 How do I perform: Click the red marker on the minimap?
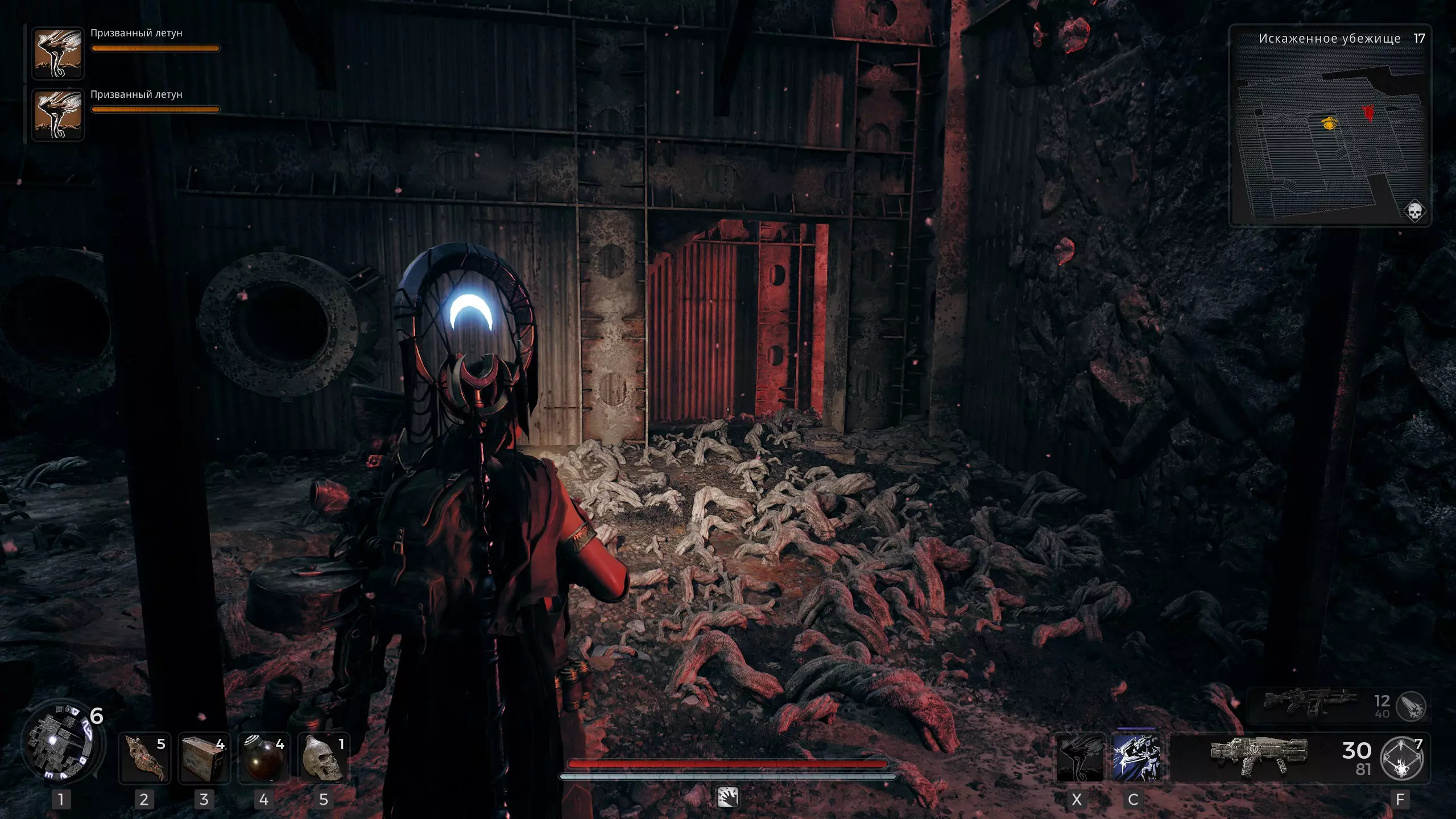click(1368, 113)
